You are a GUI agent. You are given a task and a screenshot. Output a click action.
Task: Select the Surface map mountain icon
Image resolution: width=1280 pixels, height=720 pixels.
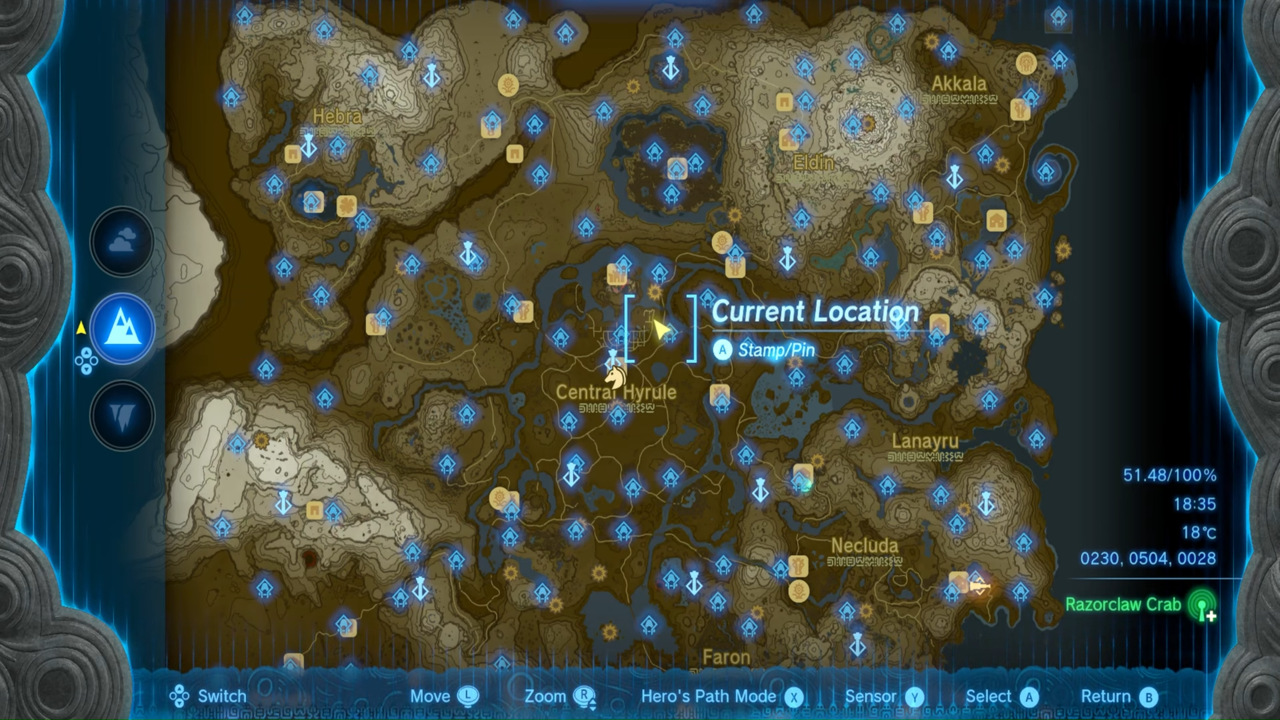pos(122,330)
